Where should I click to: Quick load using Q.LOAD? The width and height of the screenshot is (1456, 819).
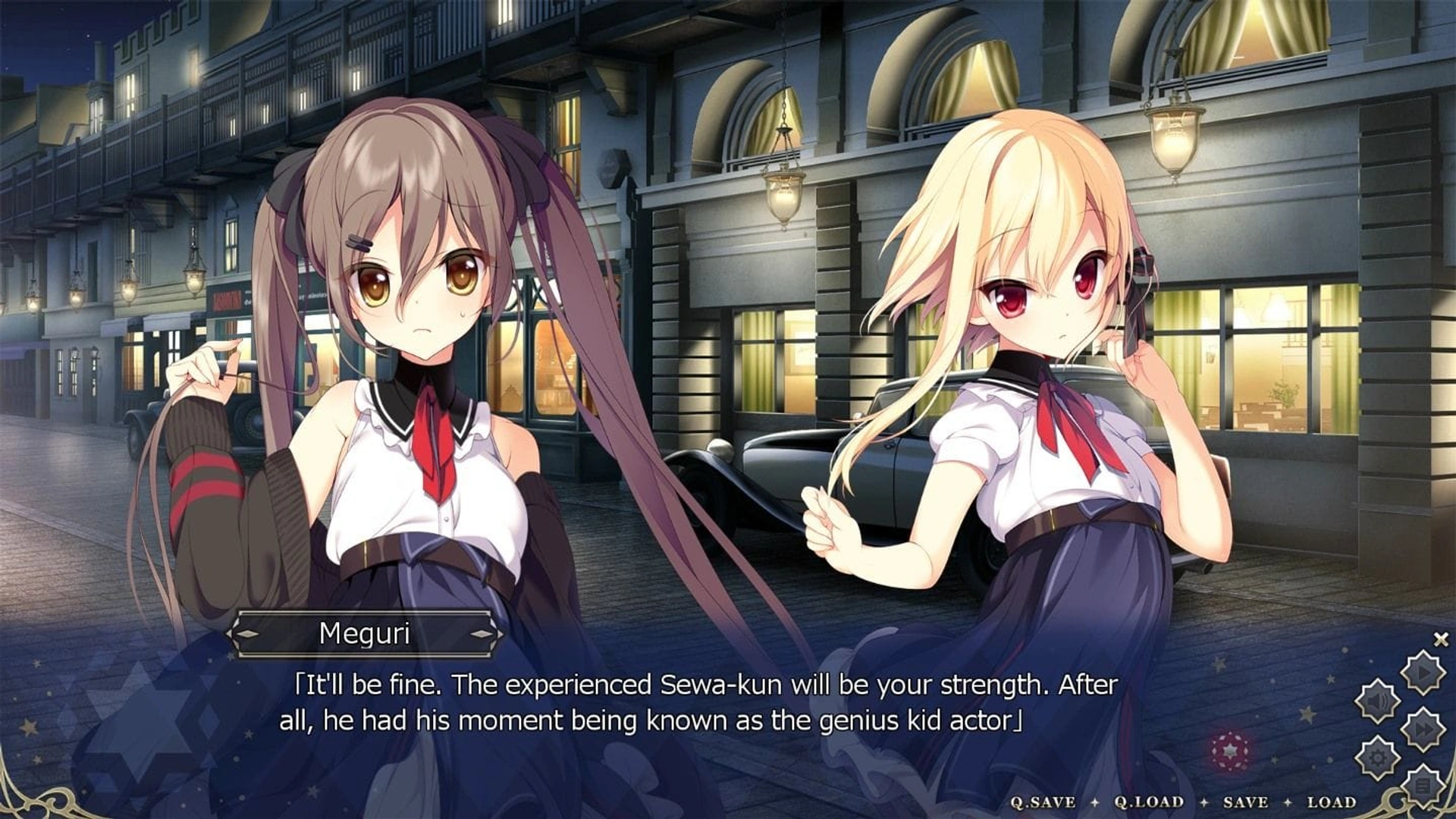pos(1149,802)
